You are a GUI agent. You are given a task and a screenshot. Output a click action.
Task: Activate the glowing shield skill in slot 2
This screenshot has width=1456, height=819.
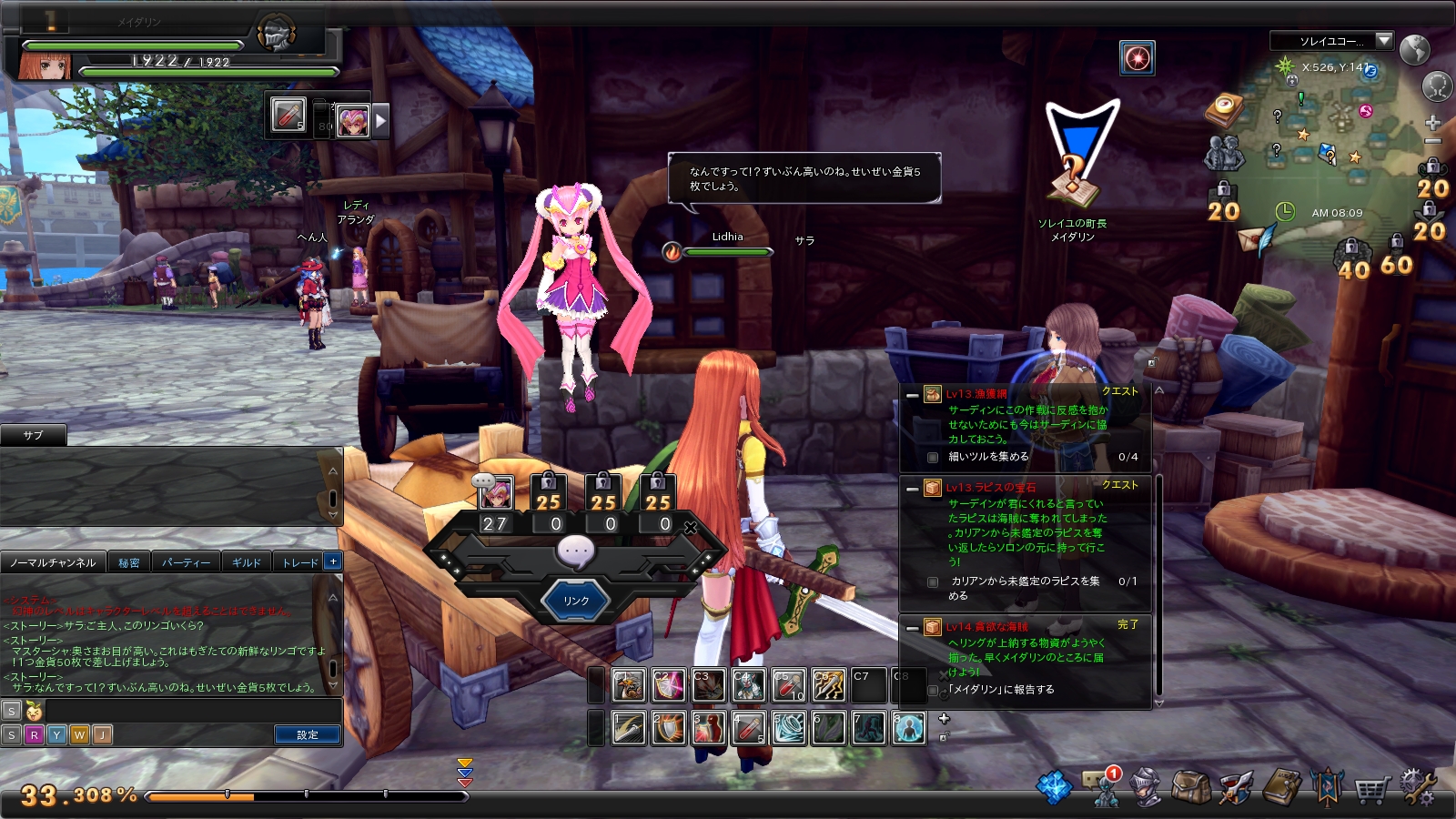(668, 728)
